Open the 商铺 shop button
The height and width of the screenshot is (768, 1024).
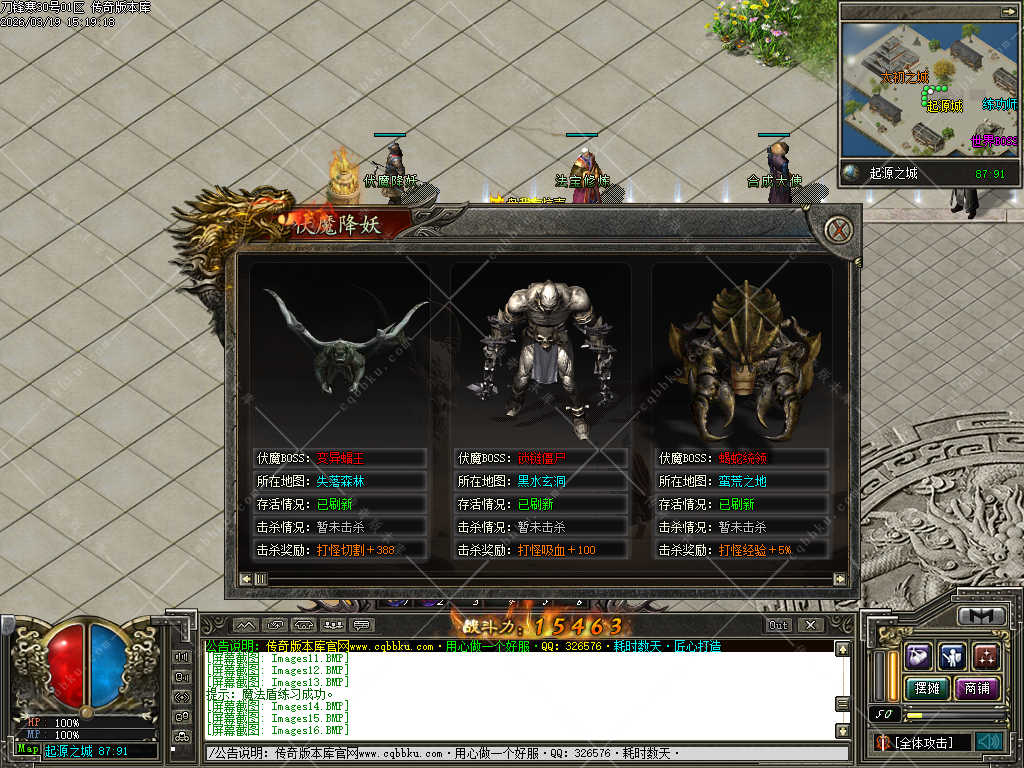(978, 688)
